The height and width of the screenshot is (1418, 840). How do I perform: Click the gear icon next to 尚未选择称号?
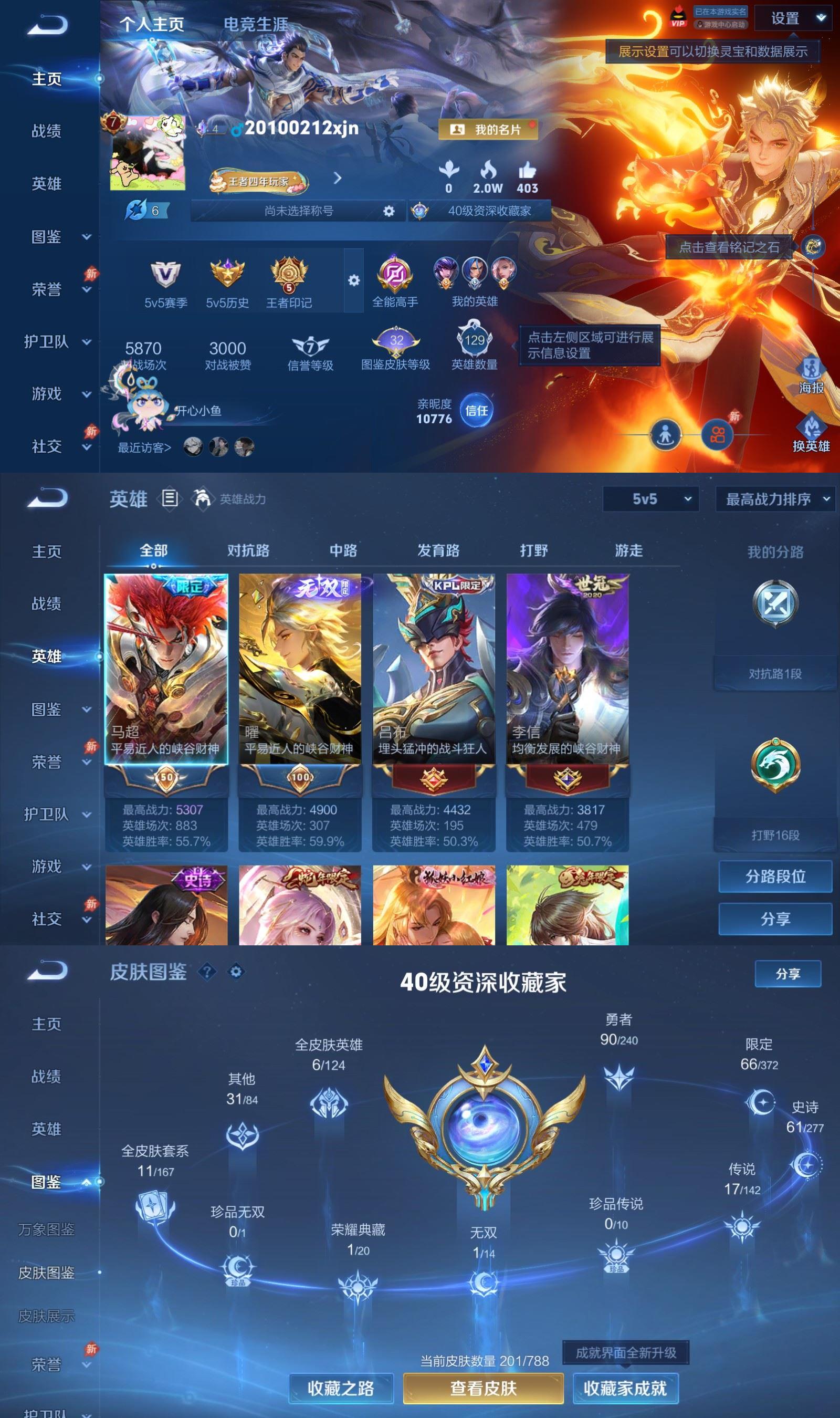(388, 211)
